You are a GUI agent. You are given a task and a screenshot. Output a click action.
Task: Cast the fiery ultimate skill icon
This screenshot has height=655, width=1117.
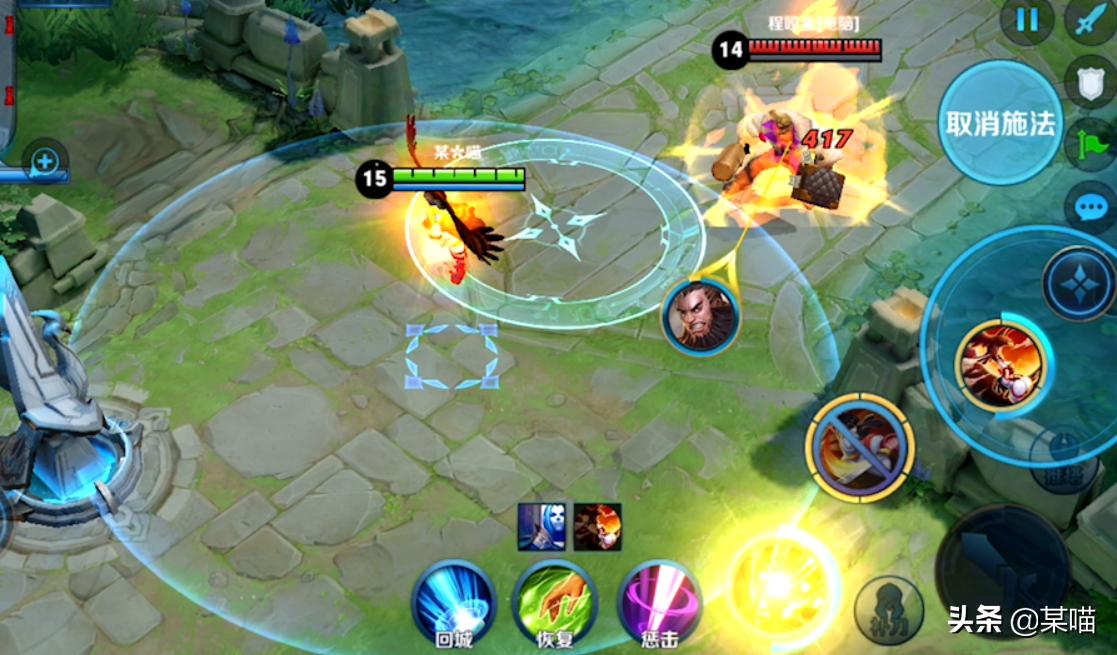tap(999, 364)
